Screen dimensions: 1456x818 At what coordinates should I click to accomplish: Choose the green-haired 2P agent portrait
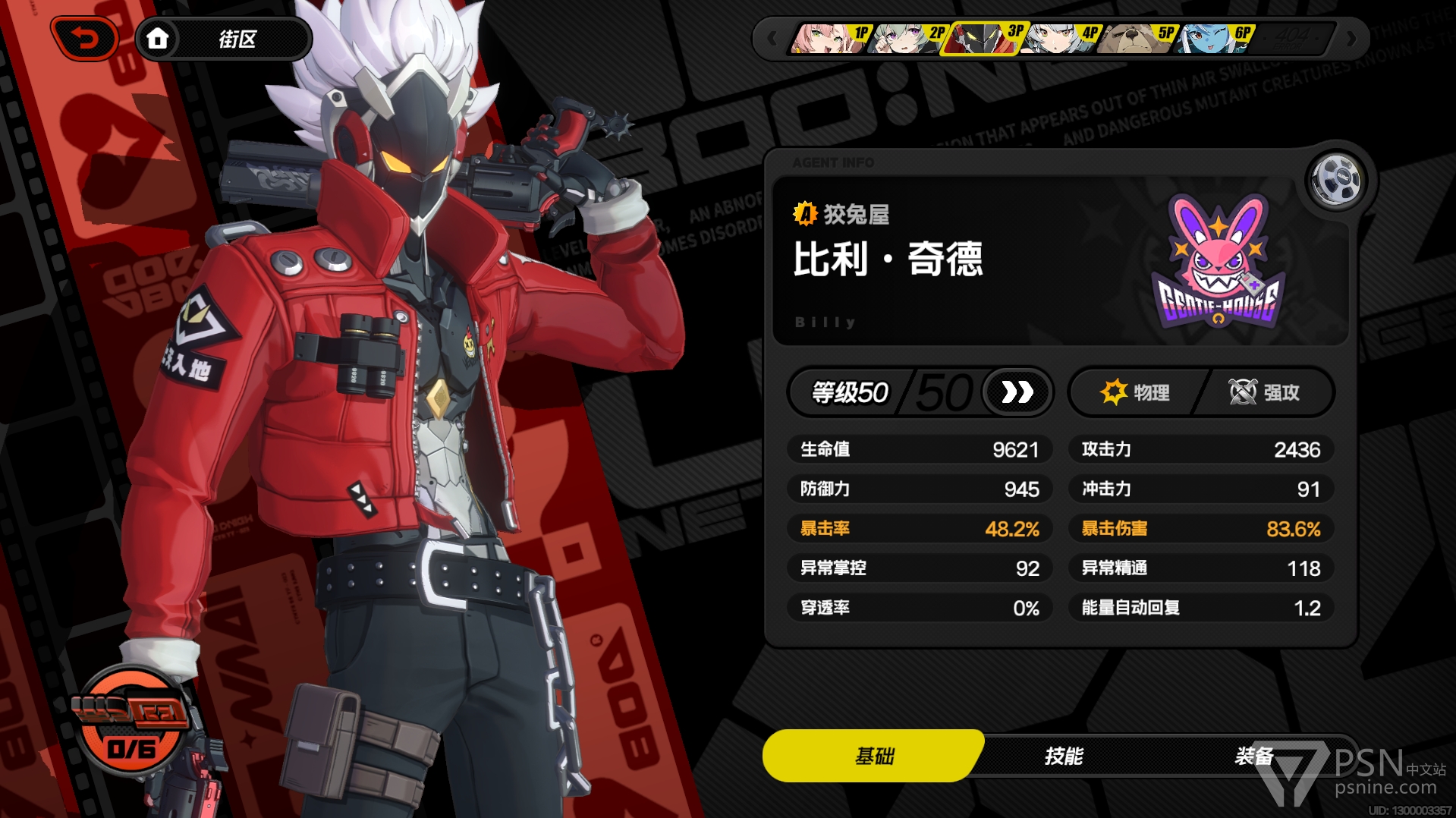point(905,37)
